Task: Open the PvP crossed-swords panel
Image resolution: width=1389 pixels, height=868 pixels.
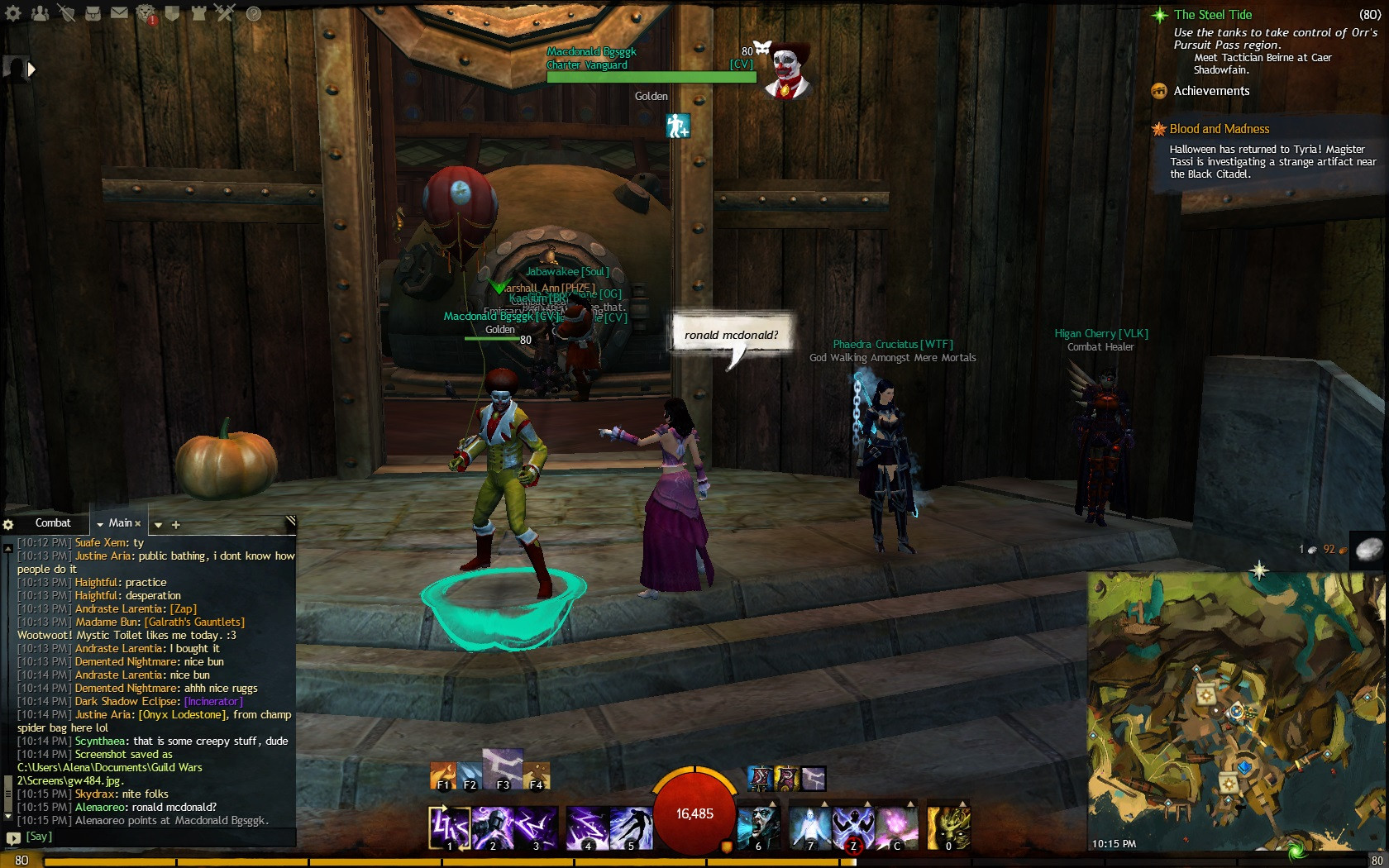Action: (224, 13)
